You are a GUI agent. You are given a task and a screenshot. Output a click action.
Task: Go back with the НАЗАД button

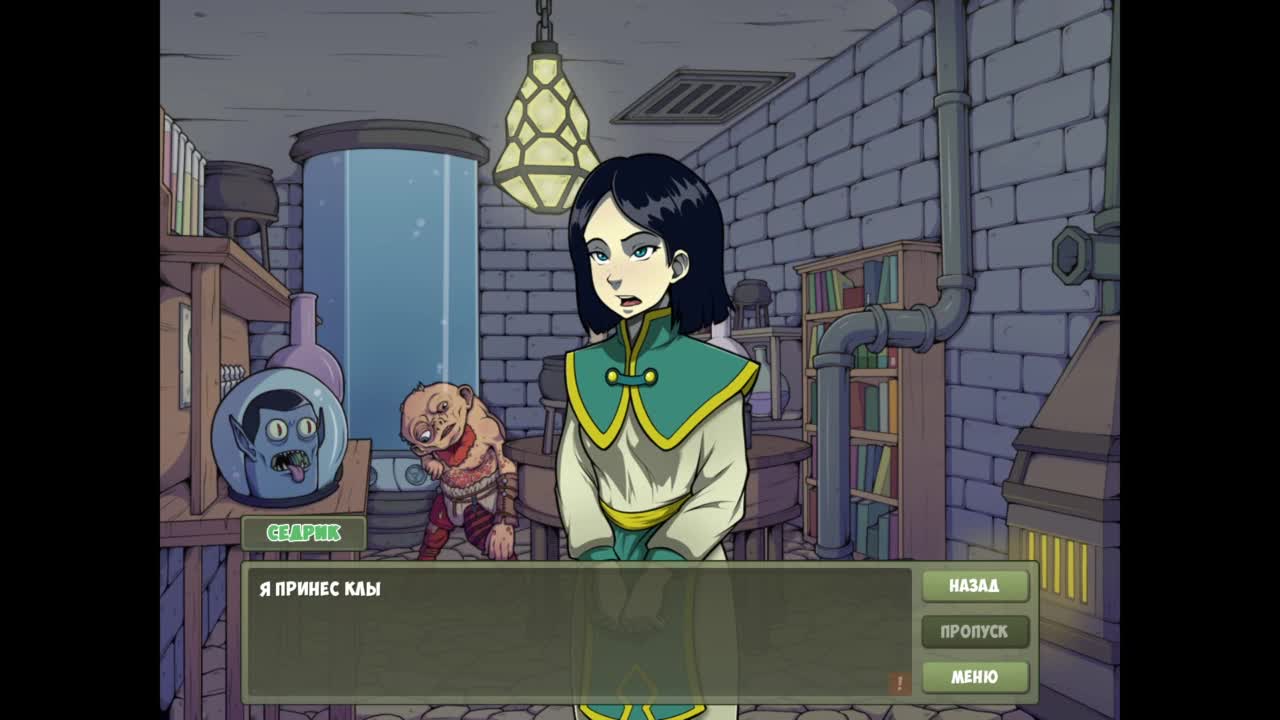tap(974, 586)
